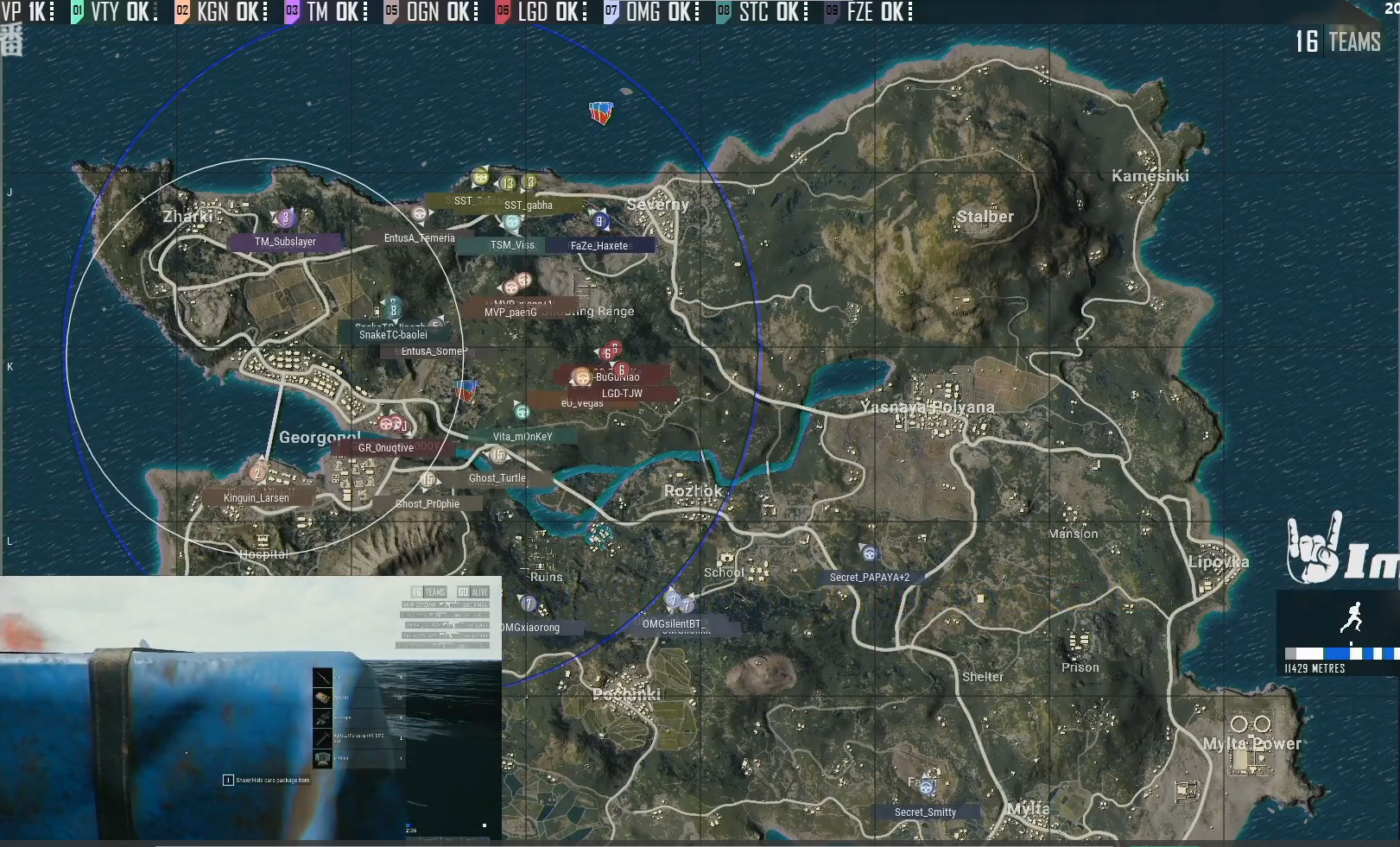This screenshot has height=847, width=1400.
Task: Click the care package marker over the northern sea
Action: tap(601, 112)
